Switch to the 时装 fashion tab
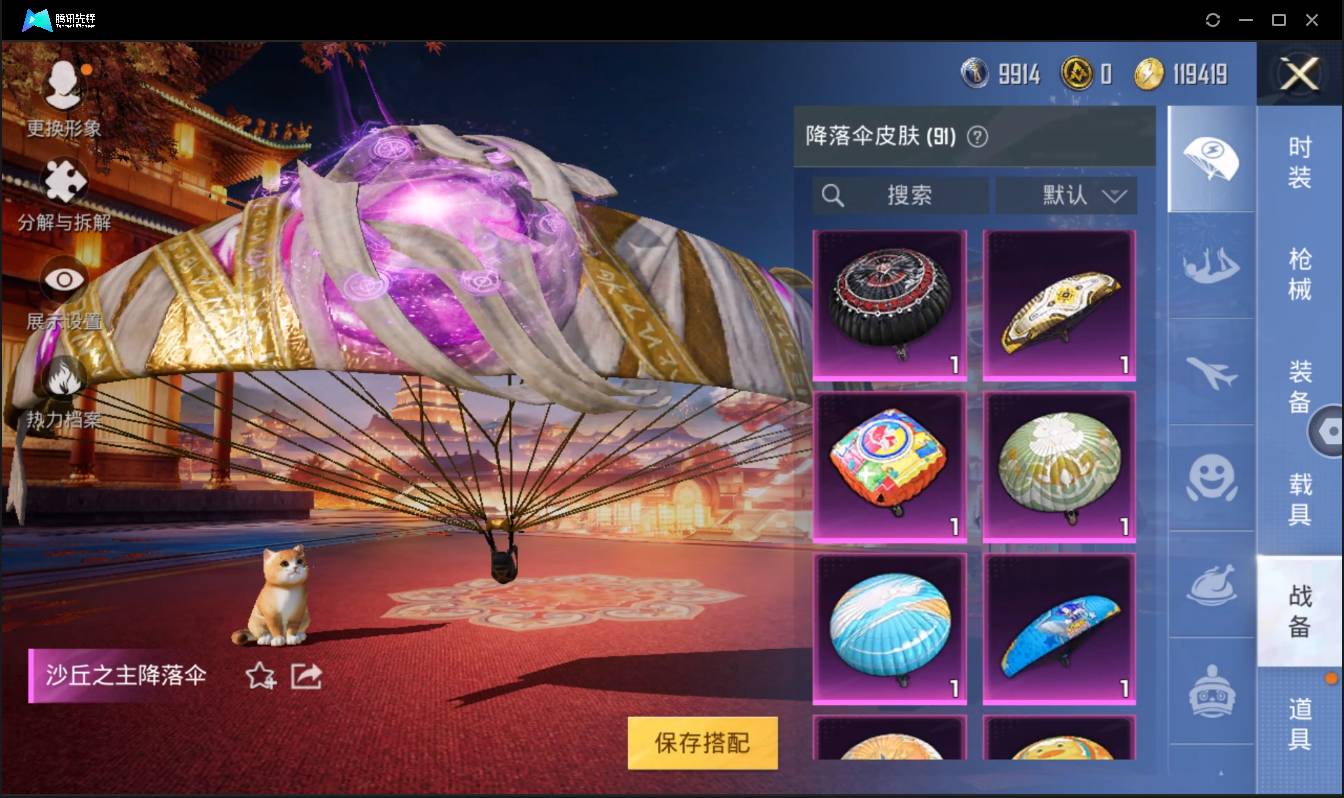The width and height of the screenshot is (1344, 798). [x=1300, y=160]
